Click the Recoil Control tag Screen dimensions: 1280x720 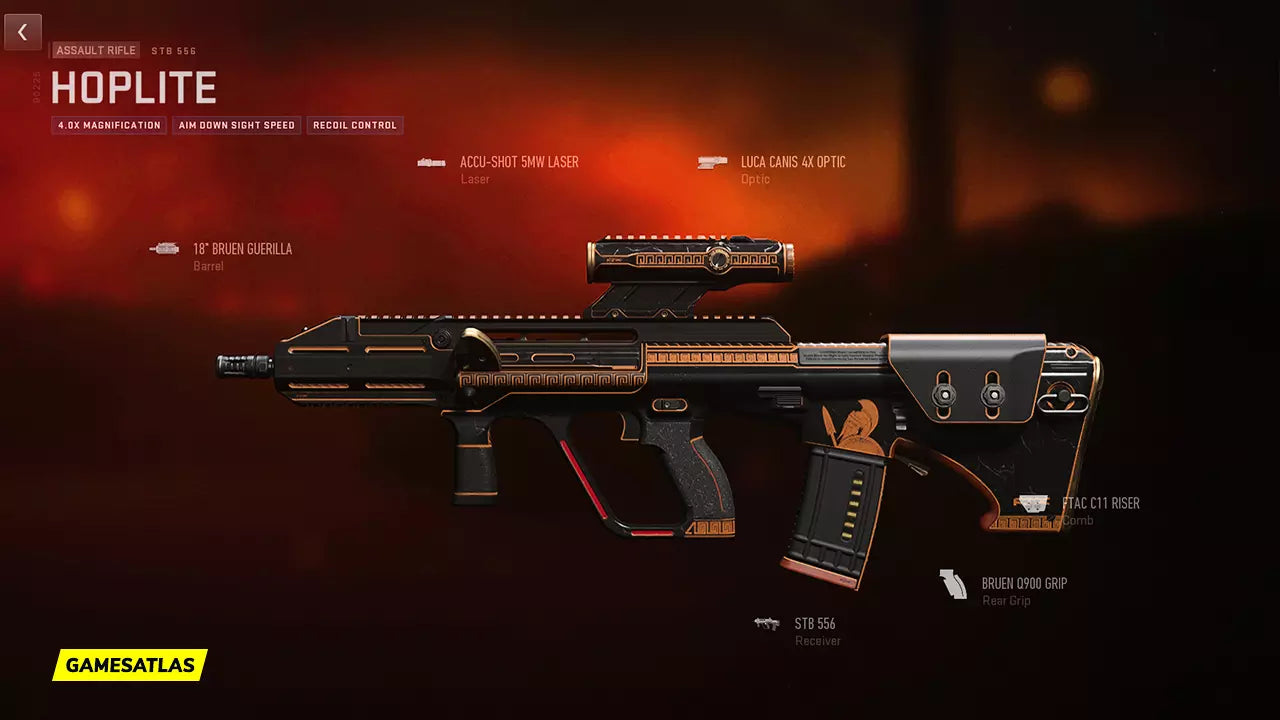355,125
